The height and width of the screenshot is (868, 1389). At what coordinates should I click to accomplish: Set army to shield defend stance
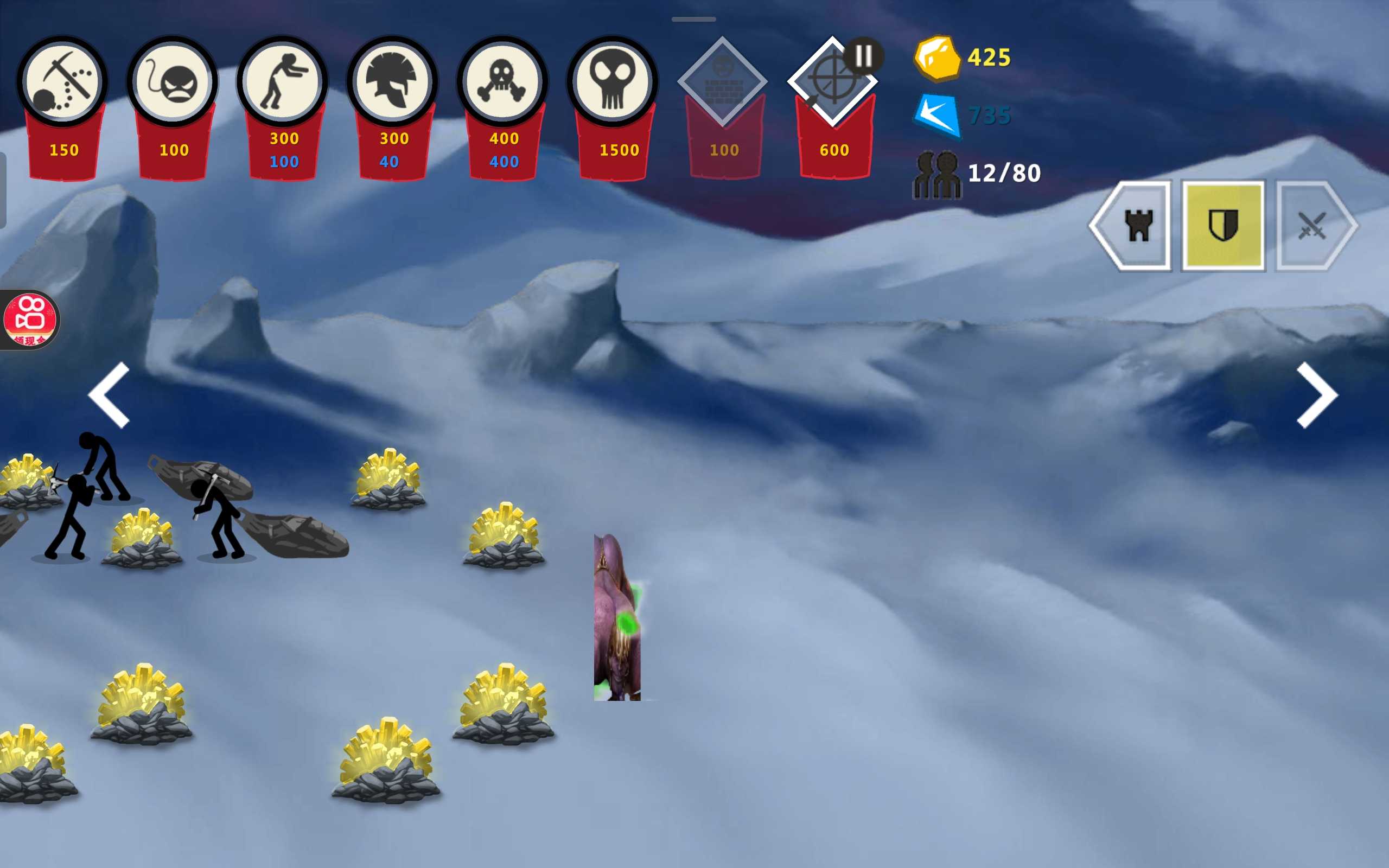[1223, 226]
